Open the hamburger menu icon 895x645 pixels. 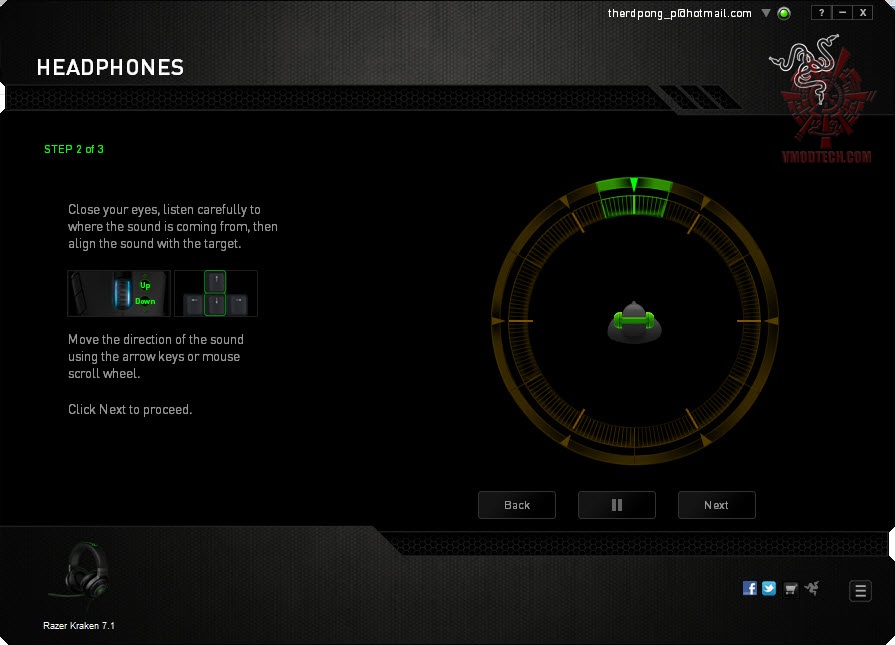click(x=860, y=591)
